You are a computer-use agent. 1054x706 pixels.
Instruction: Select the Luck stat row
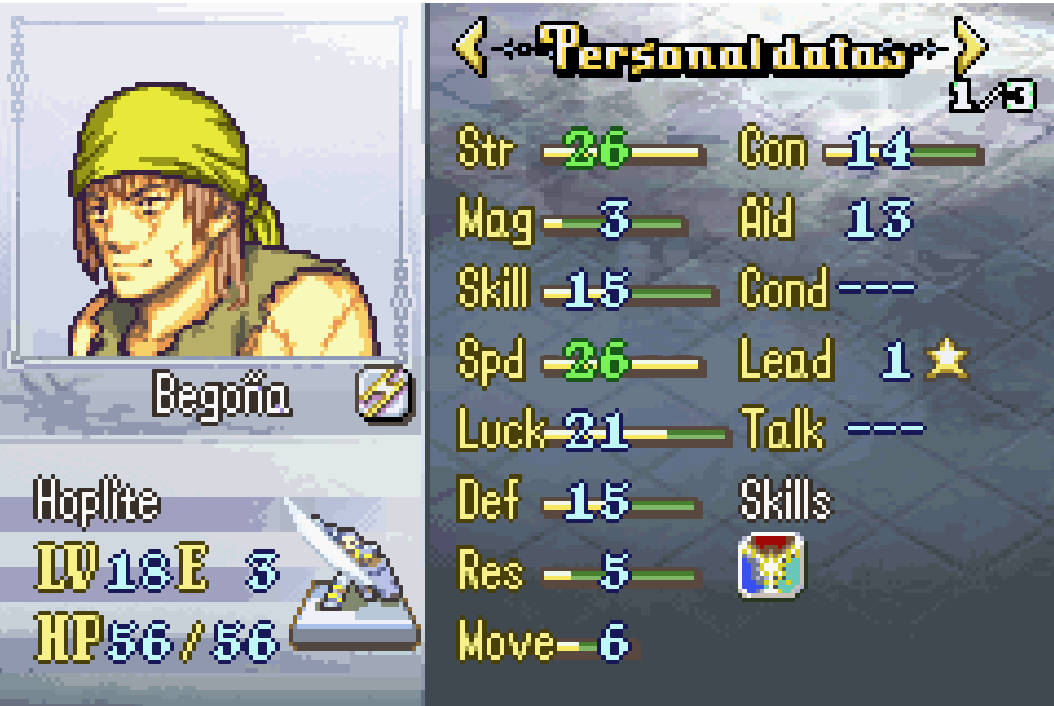click(x=592, y=432)
